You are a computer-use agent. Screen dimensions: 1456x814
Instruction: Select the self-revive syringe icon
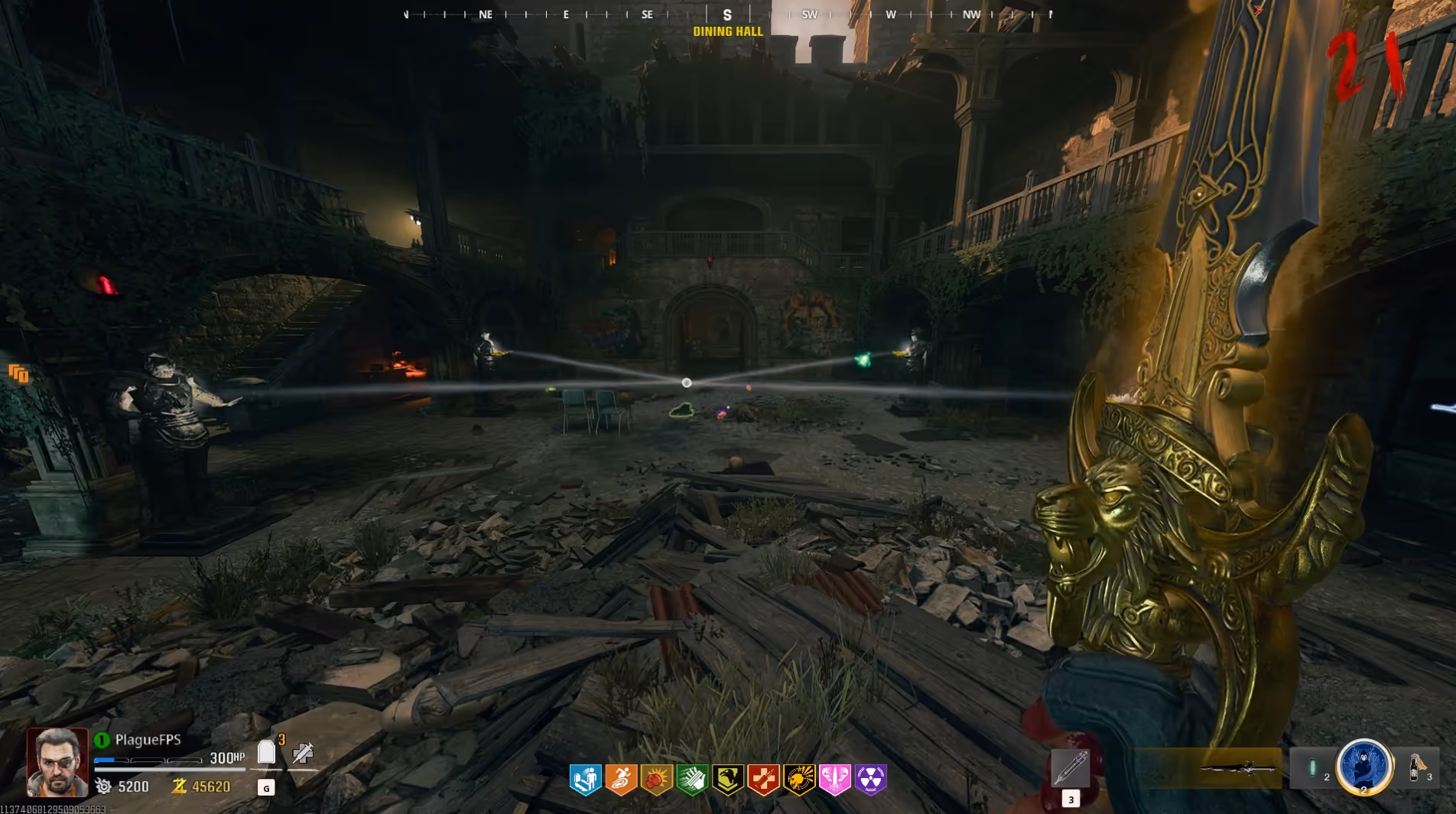(303, 754)
